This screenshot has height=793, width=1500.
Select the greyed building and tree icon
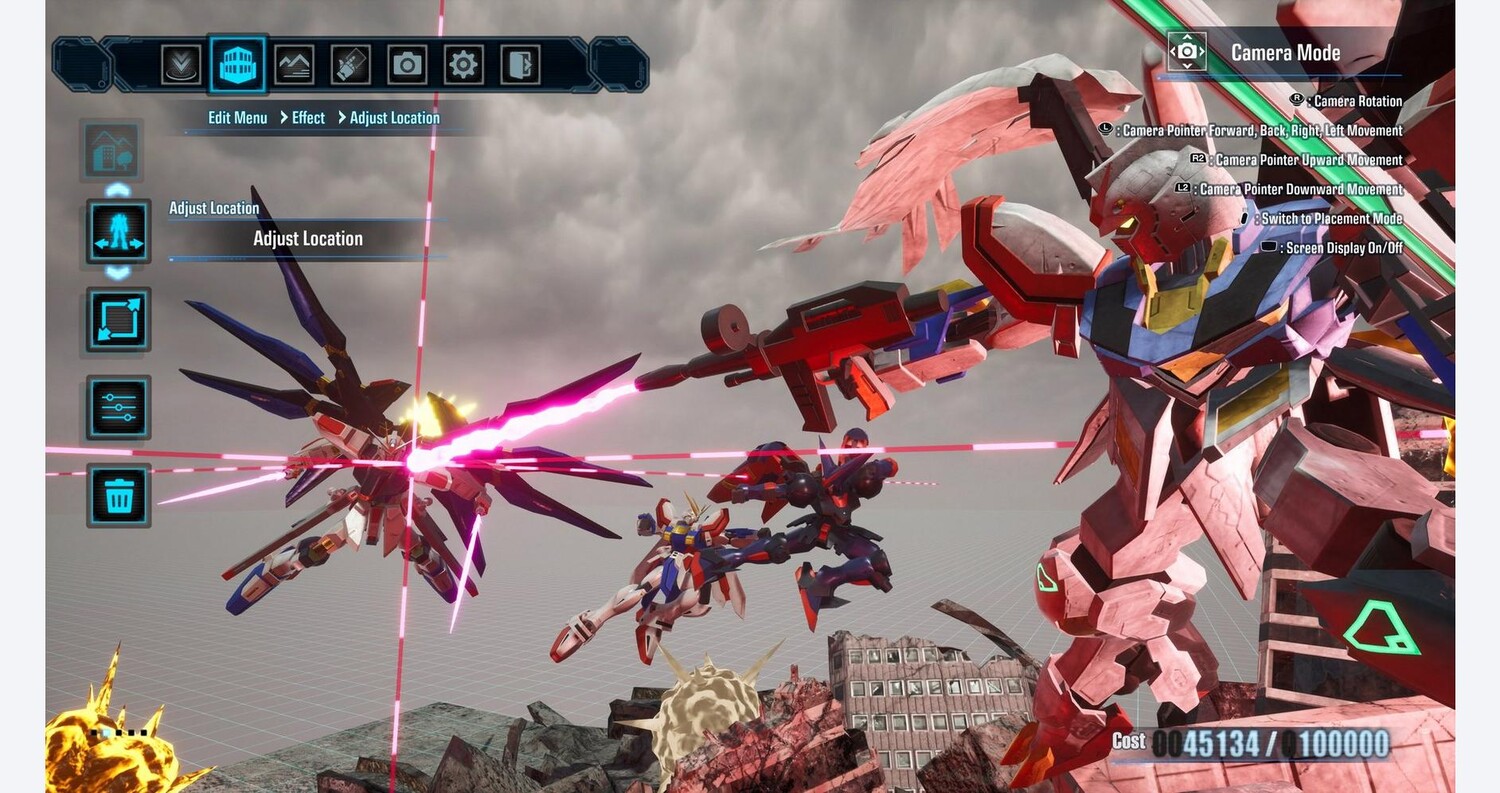(x=112, y=150)
